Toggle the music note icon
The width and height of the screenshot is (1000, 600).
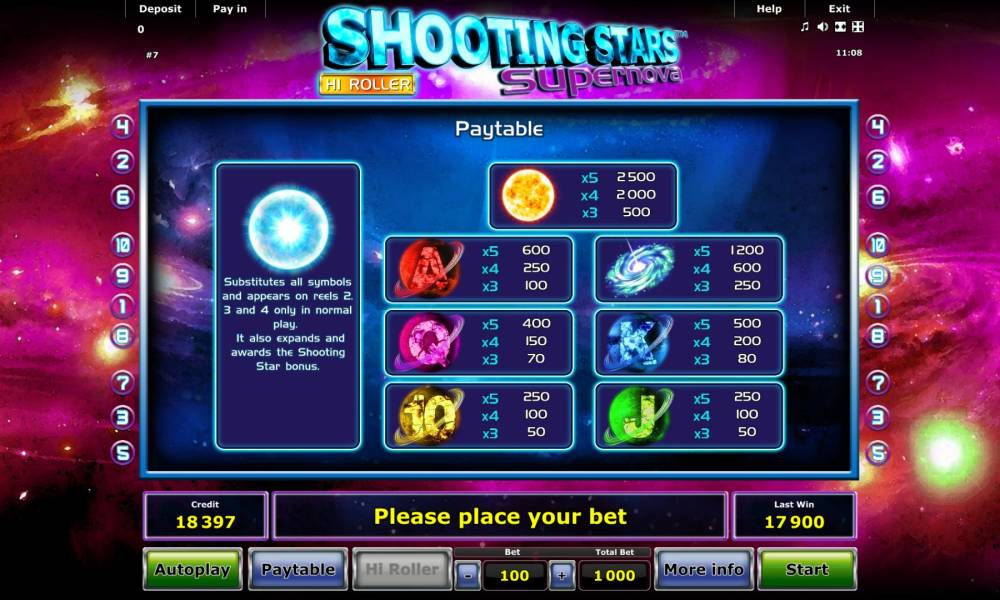click(x=805, y=27)
